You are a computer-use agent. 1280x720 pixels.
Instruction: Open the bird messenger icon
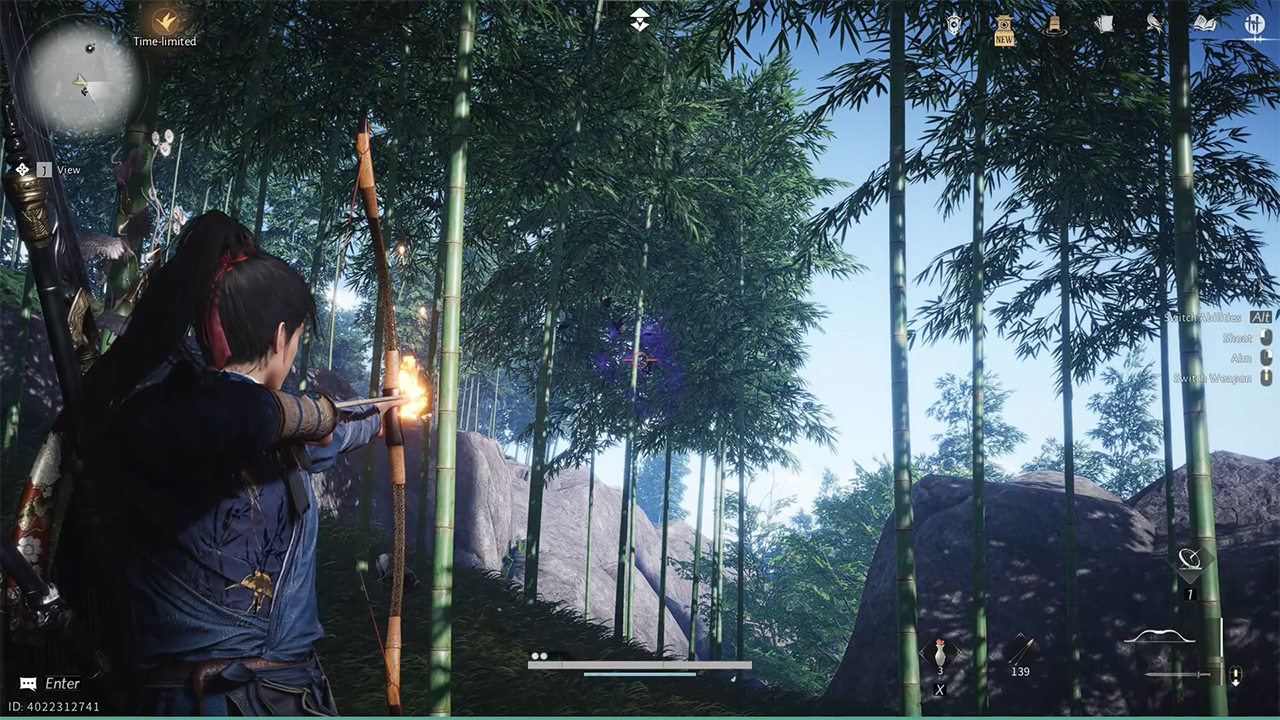coord(1155,24)
